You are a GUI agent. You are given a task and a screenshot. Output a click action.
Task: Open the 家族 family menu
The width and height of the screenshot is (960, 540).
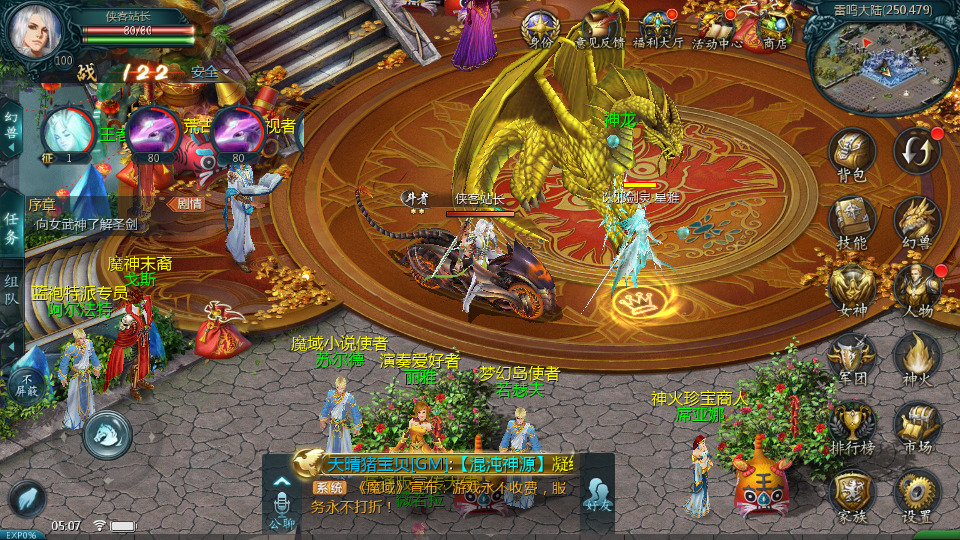coord(852,493)
